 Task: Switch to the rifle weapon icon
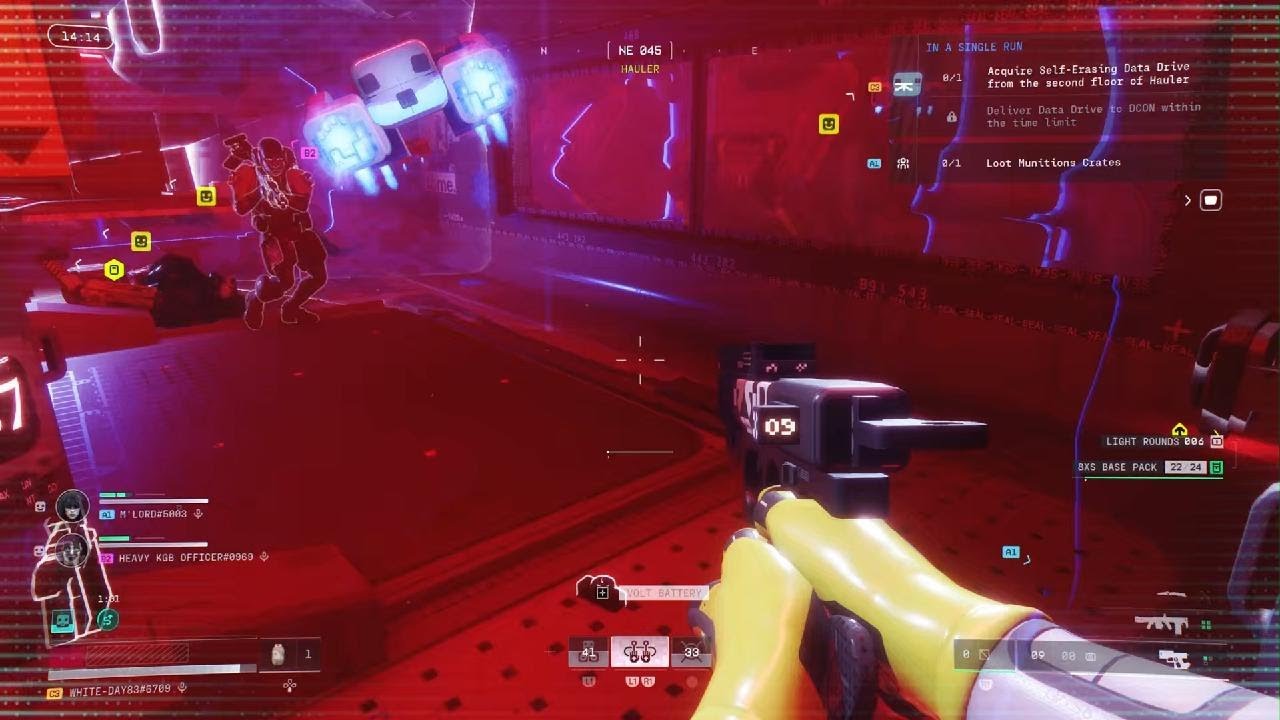click(x=1161, y=623)
